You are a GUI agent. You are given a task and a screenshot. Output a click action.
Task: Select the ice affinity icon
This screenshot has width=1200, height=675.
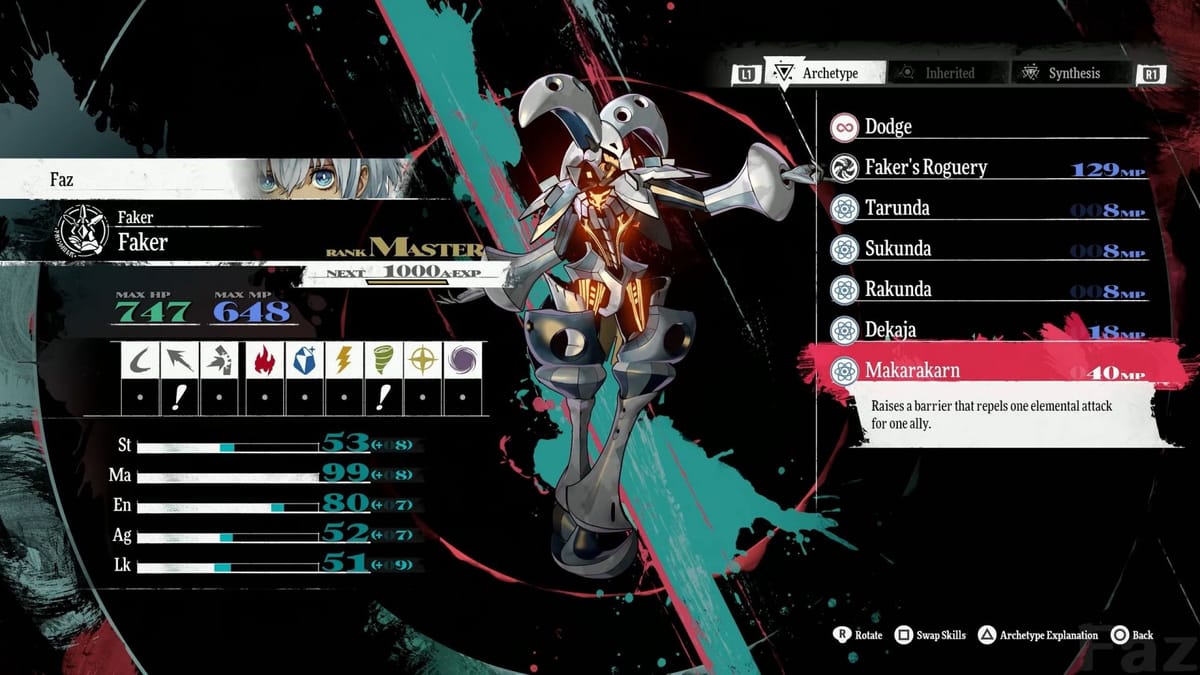[x=303, y=360]
